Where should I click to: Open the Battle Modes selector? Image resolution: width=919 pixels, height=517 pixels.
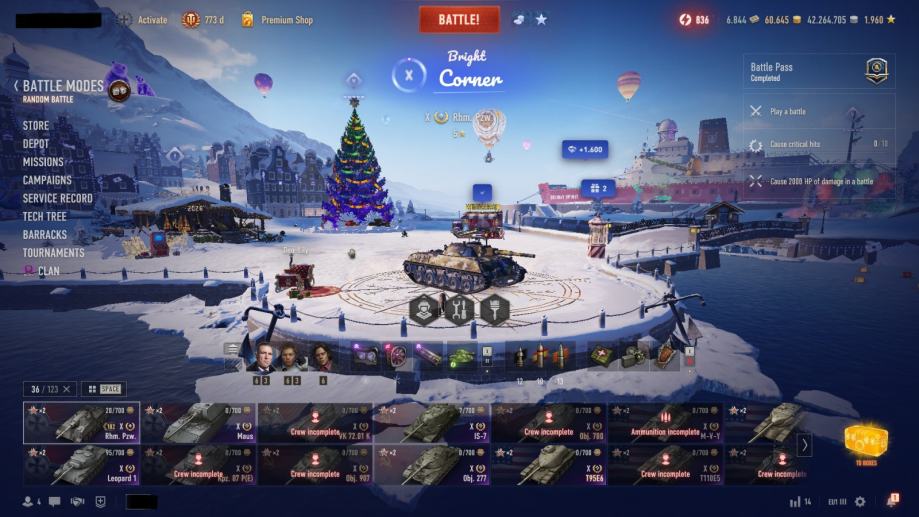62,87
